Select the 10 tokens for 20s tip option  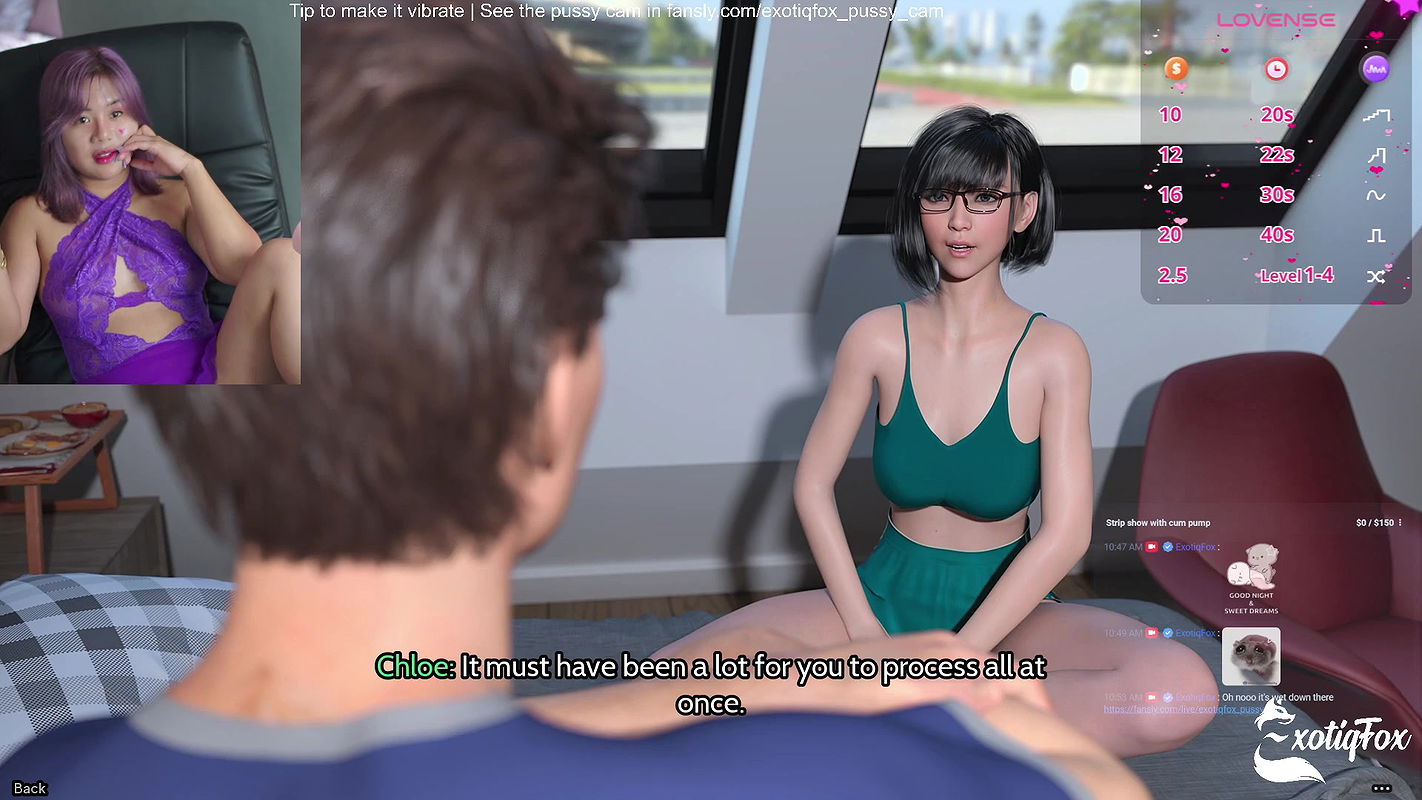click(x=1220, y=114)
